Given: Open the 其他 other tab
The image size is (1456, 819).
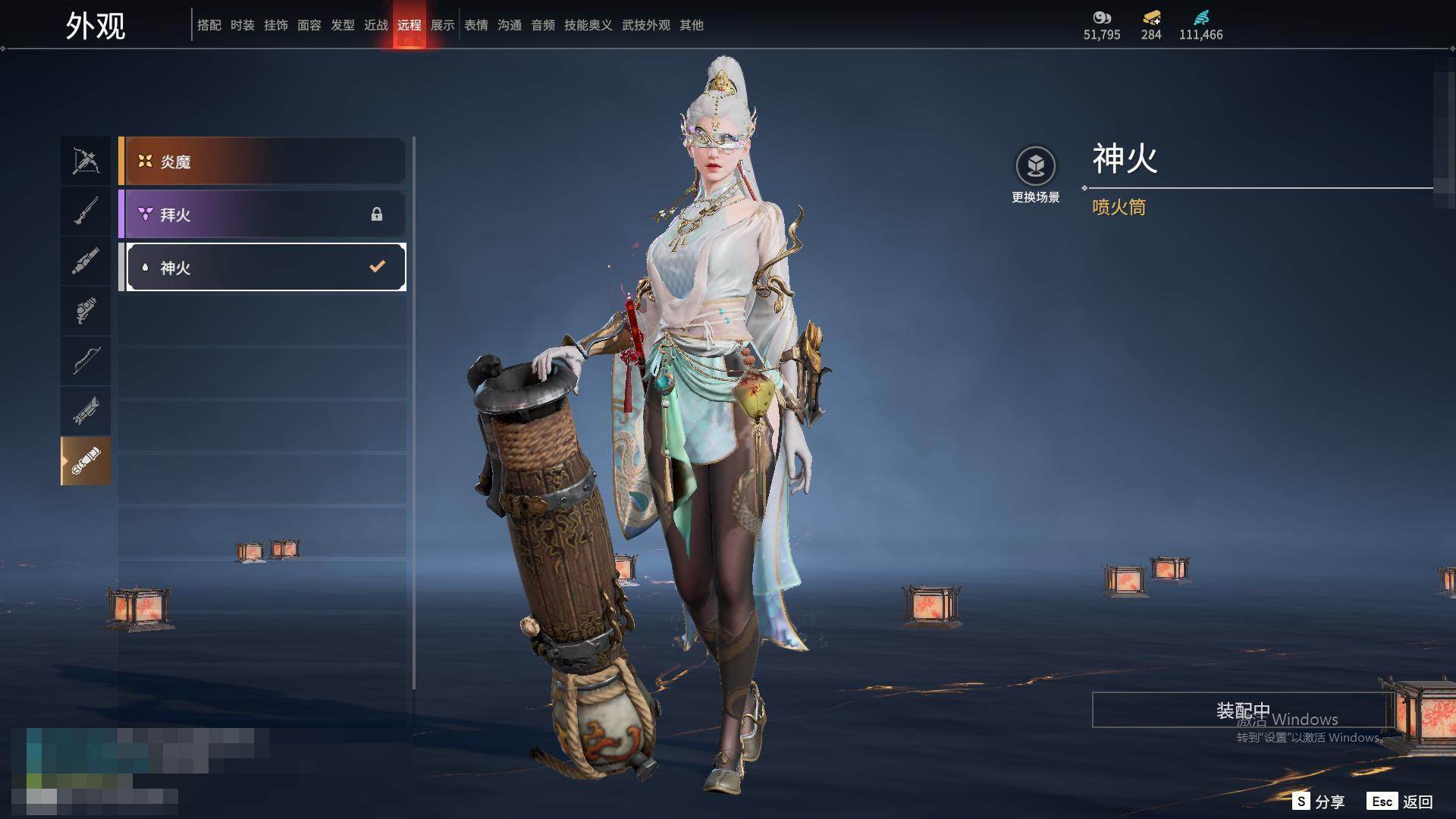Looking at the screenshot, I should click(x=692, y=25).
